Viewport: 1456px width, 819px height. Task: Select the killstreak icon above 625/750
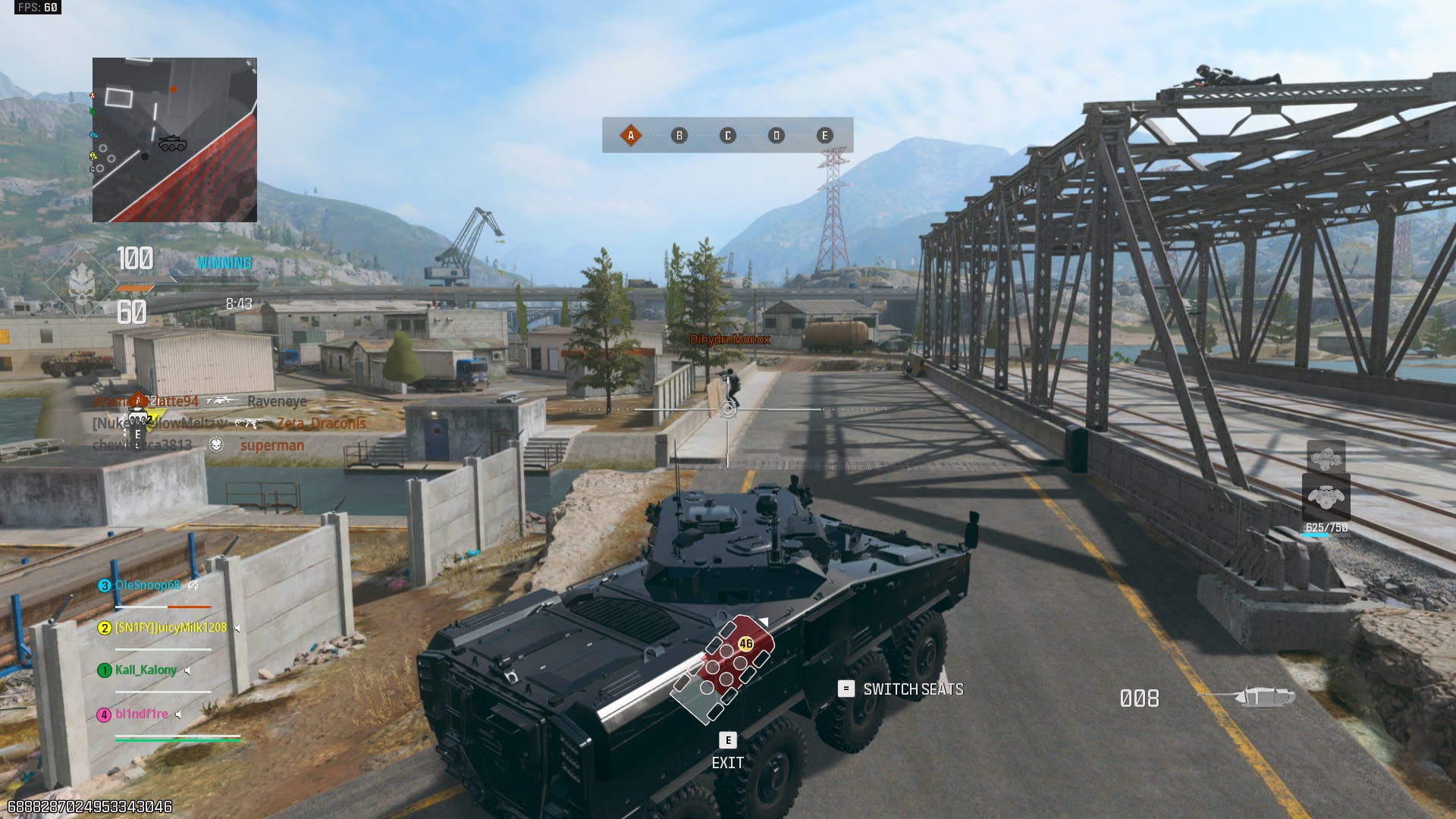pos(1326,497)
